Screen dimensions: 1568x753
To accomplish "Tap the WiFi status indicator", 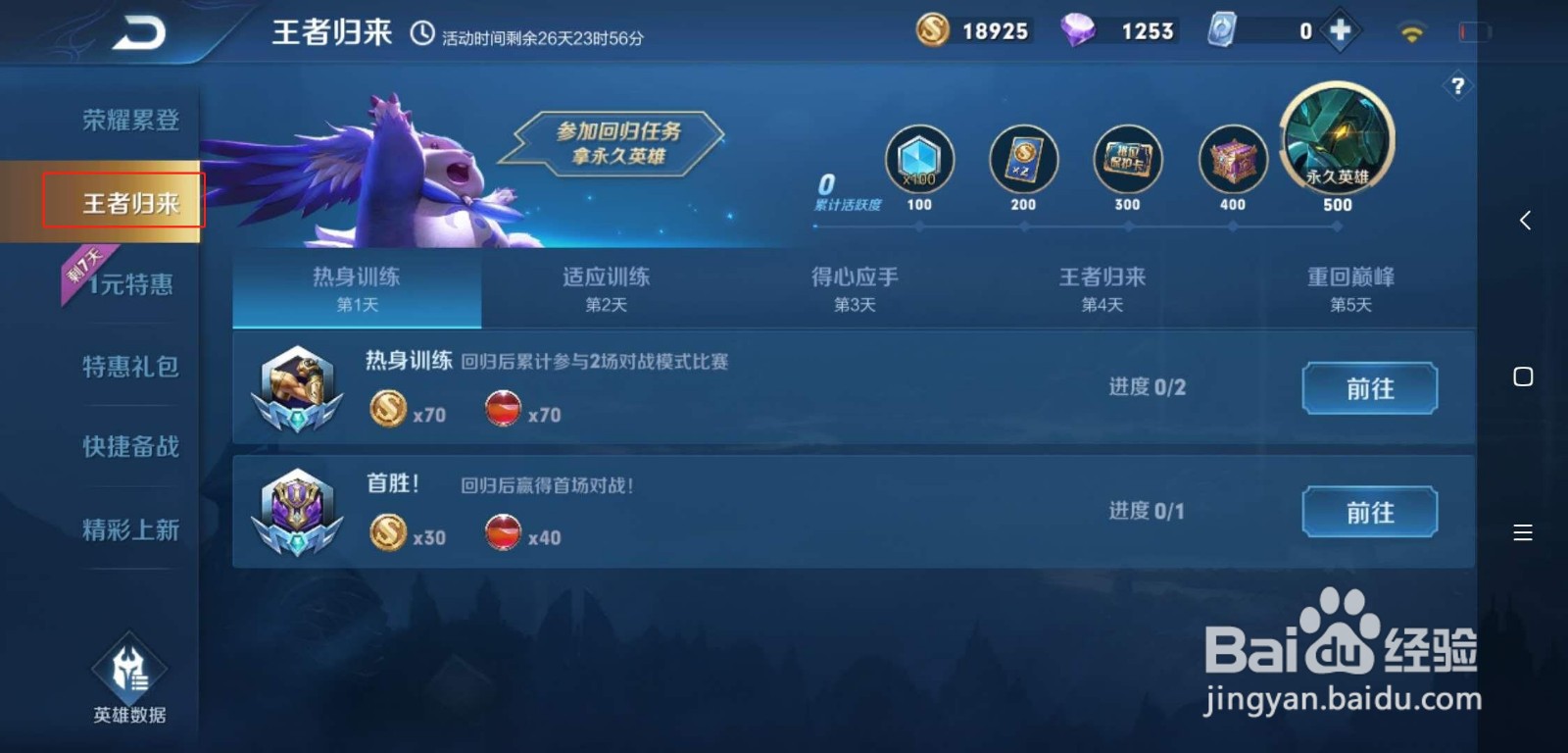I will [x=1411, y=30].
